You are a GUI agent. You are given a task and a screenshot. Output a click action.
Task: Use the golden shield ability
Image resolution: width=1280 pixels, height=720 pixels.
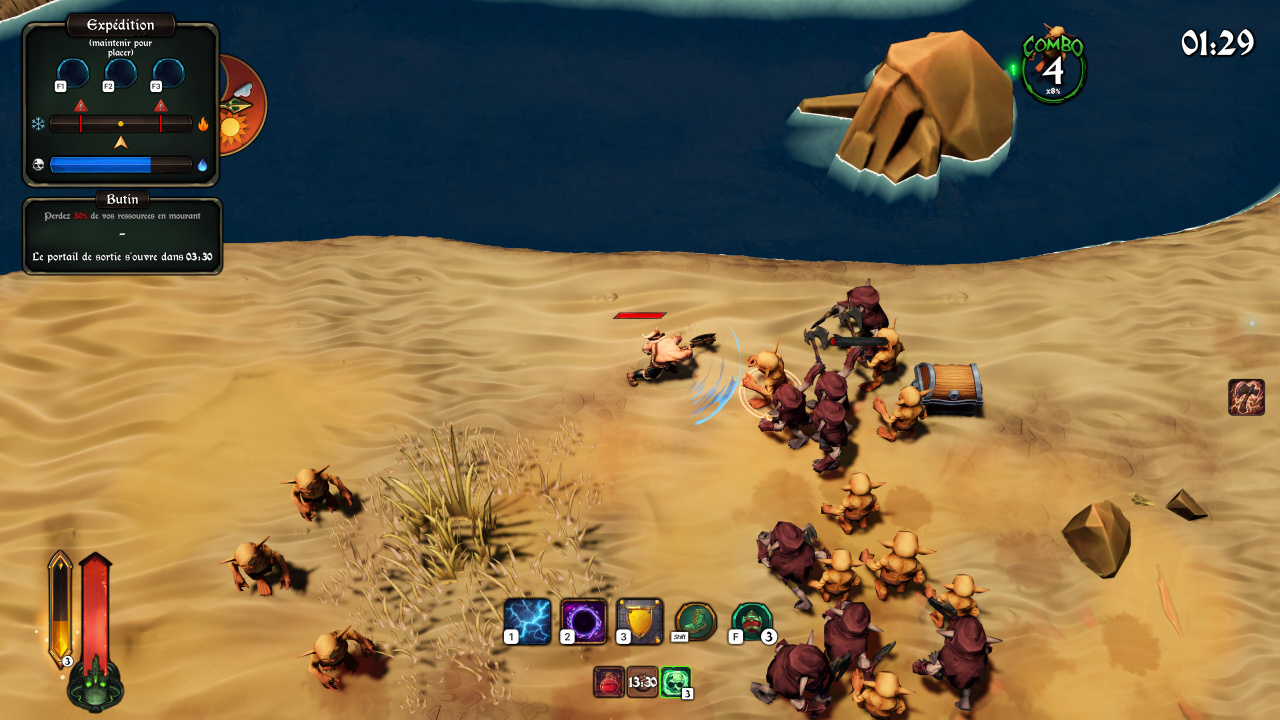(x=639, y=621)
